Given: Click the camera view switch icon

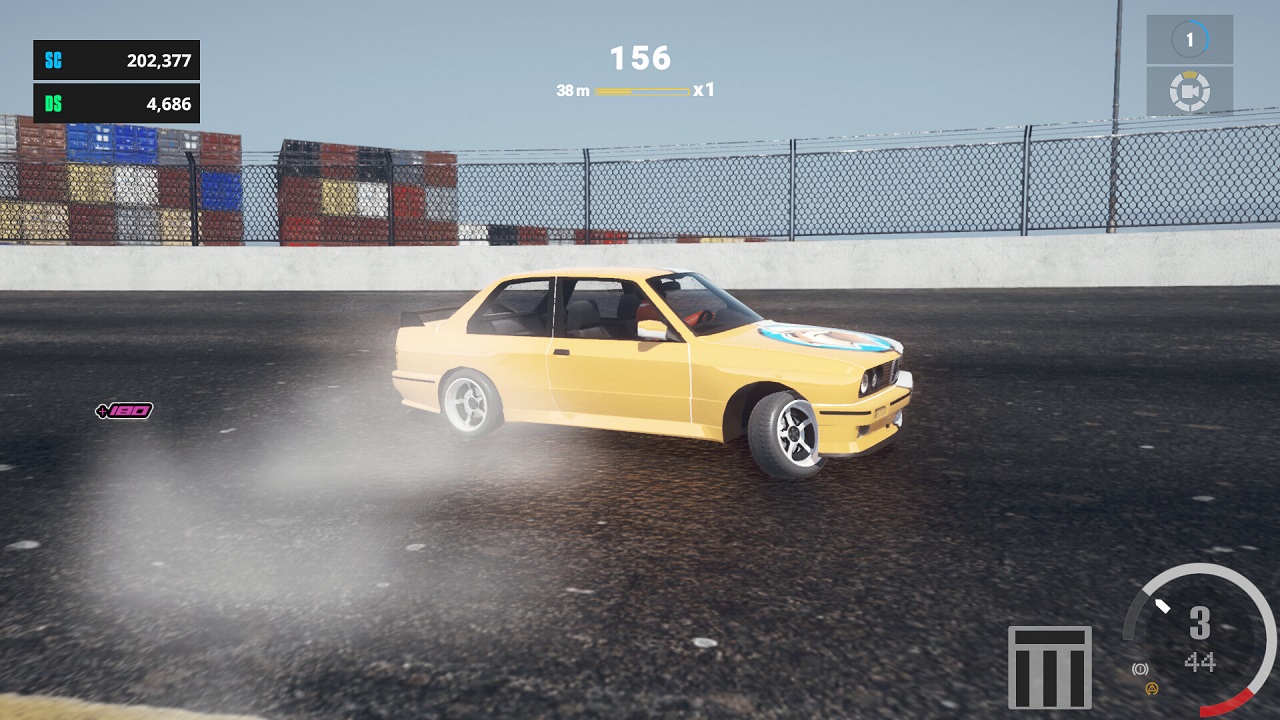Looking at the screenshot, I should tap(1190, 92).
